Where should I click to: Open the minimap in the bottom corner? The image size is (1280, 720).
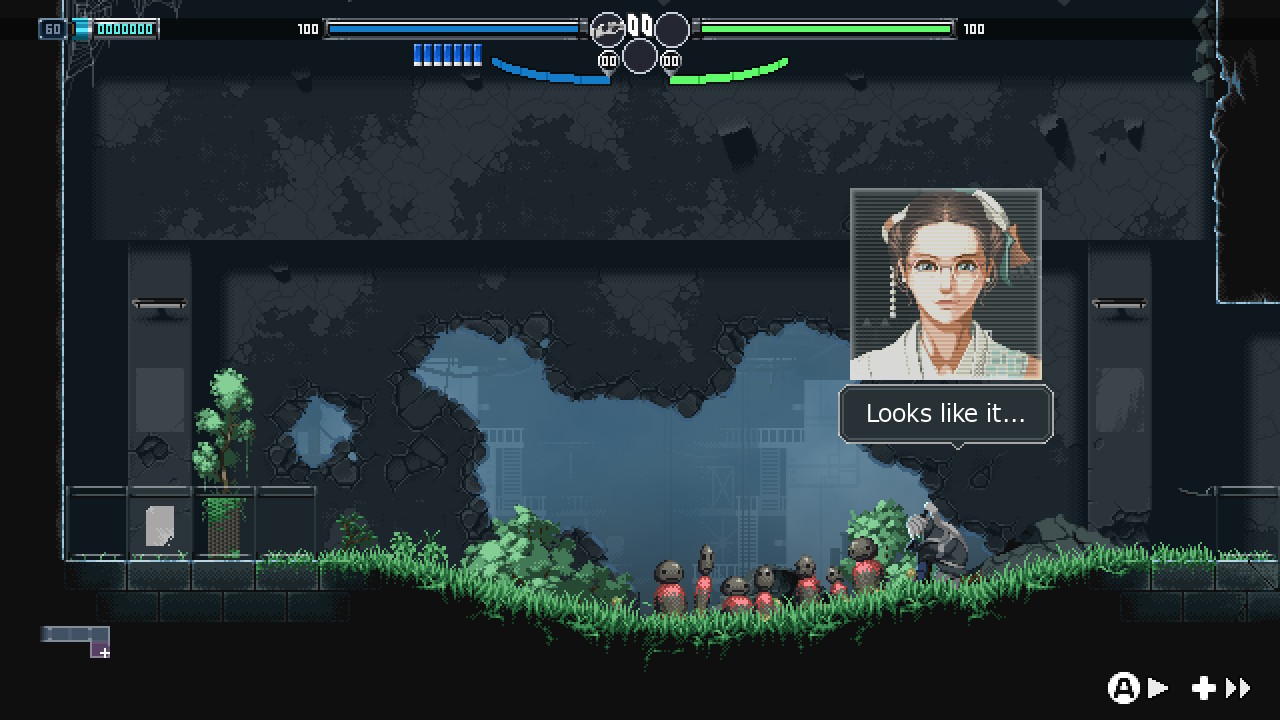click(76, 641)
